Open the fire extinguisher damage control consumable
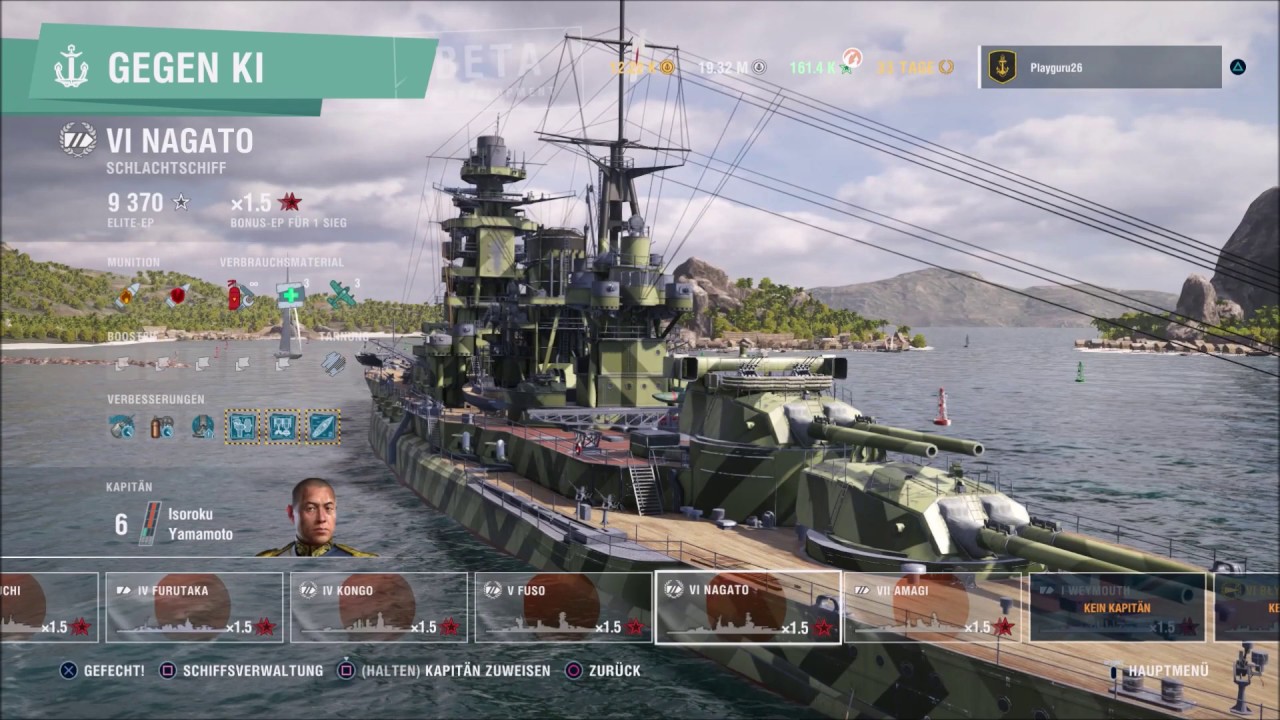 click(x=240, y=295)
